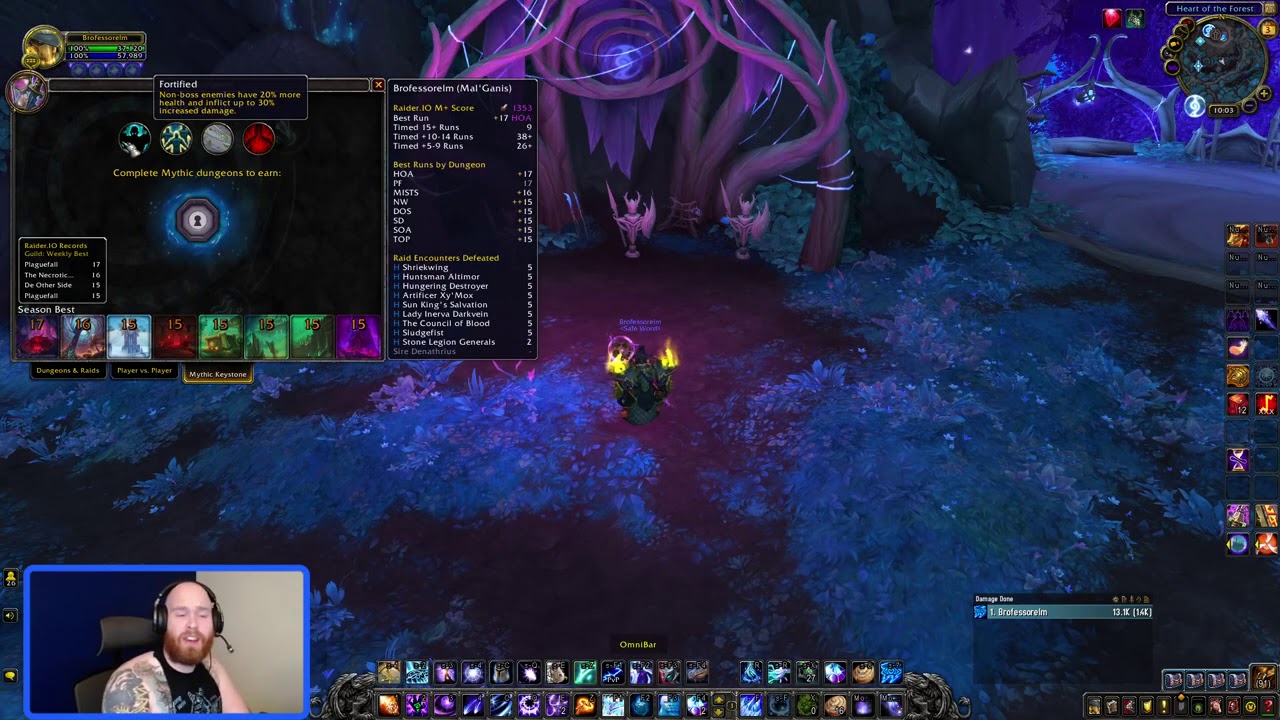Click the red question mark Help icon
The width and height of the screenshot is (1280, 720).
click(1269, 706)
